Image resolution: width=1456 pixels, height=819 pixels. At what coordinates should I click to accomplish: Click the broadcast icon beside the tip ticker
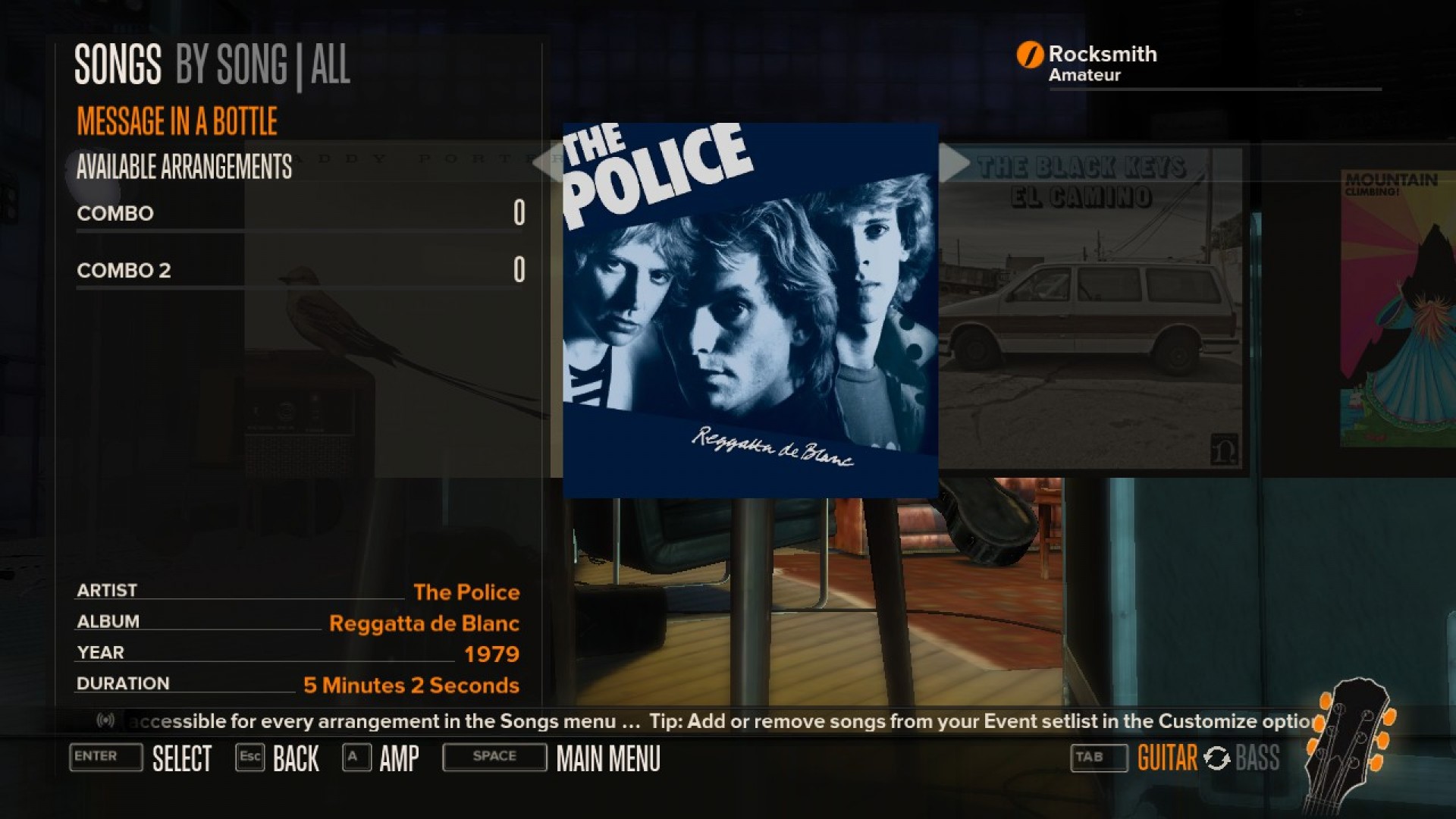click(x=106, y=721)
